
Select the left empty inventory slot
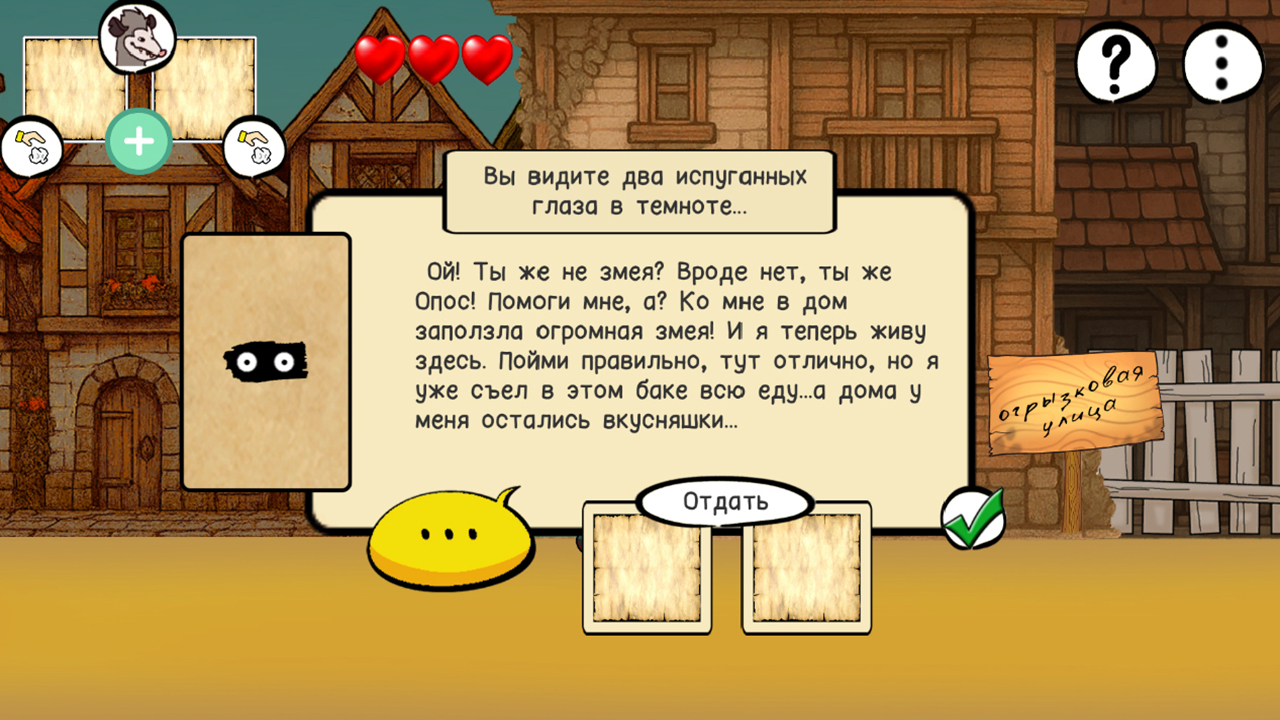pos(645,570)
